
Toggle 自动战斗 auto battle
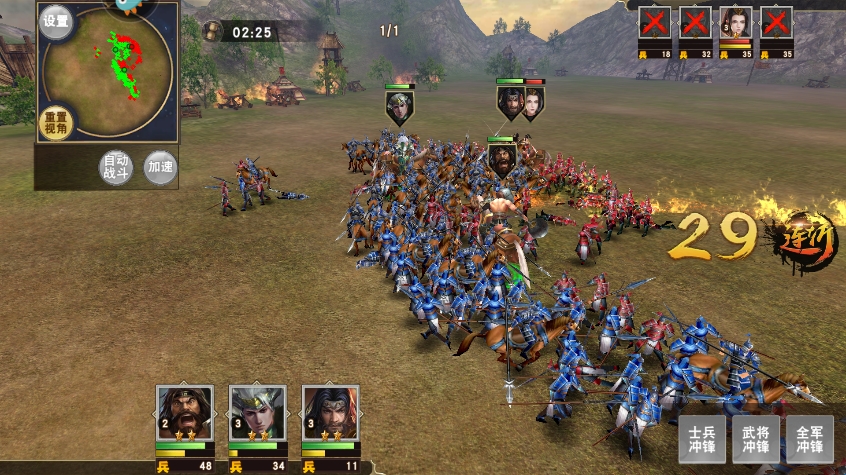click(116, 166)
